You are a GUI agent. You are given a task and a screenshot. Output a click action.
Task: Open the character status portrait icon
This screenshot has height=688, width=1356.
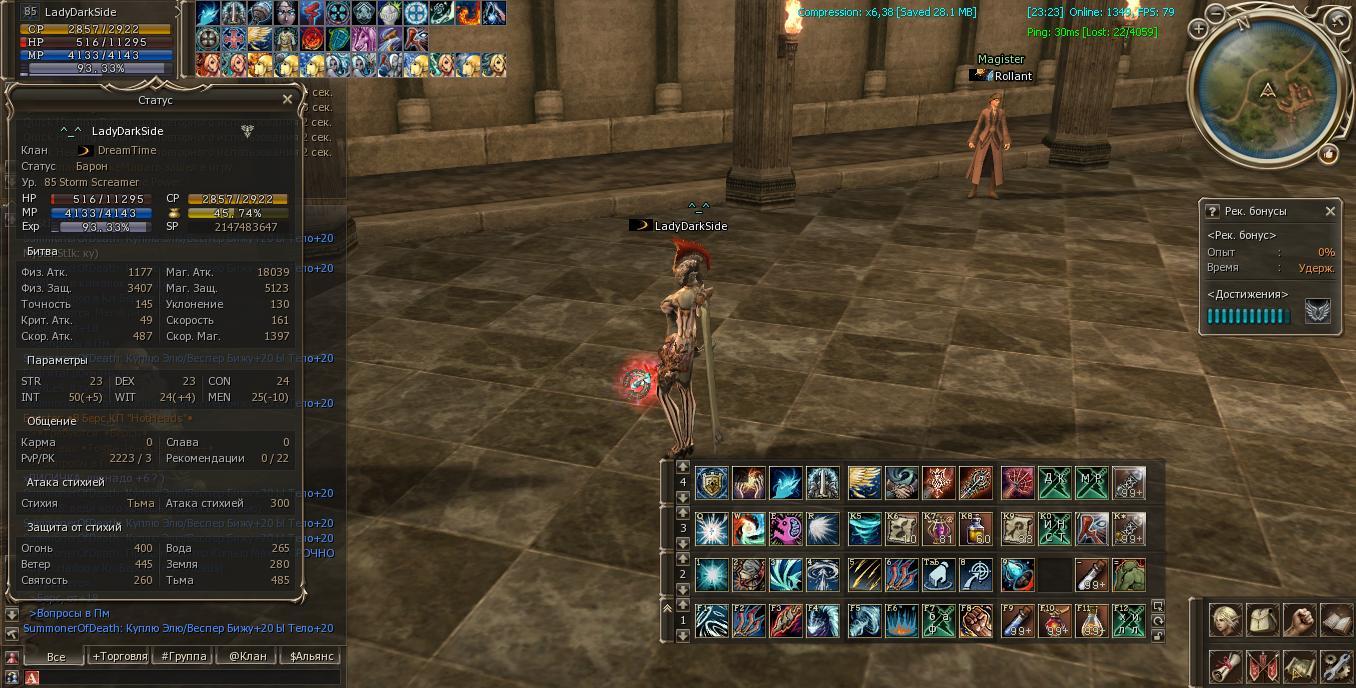[x=1226, y=620]
